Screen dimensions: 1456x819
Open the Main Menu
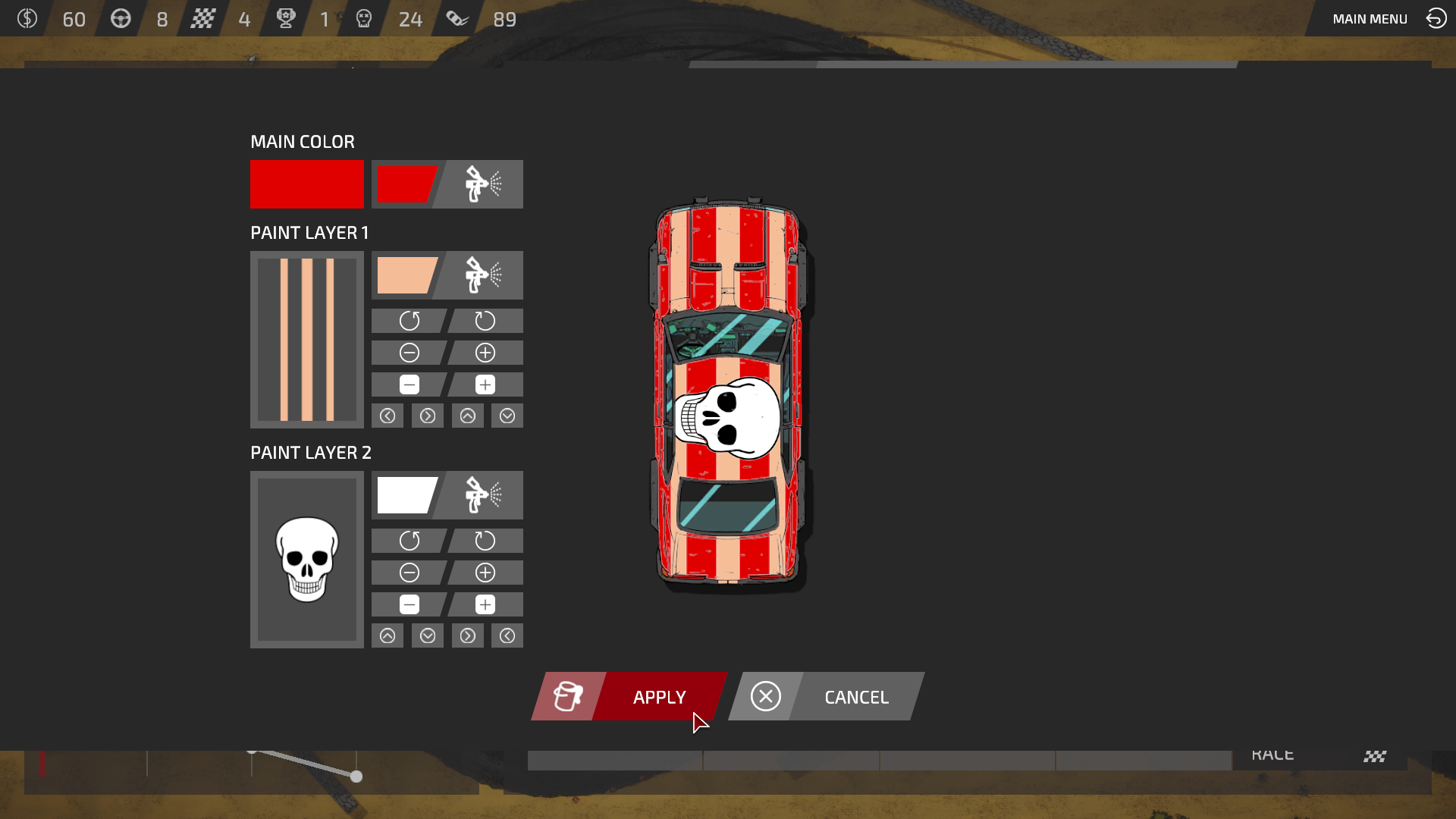(x=1369, y=18)
